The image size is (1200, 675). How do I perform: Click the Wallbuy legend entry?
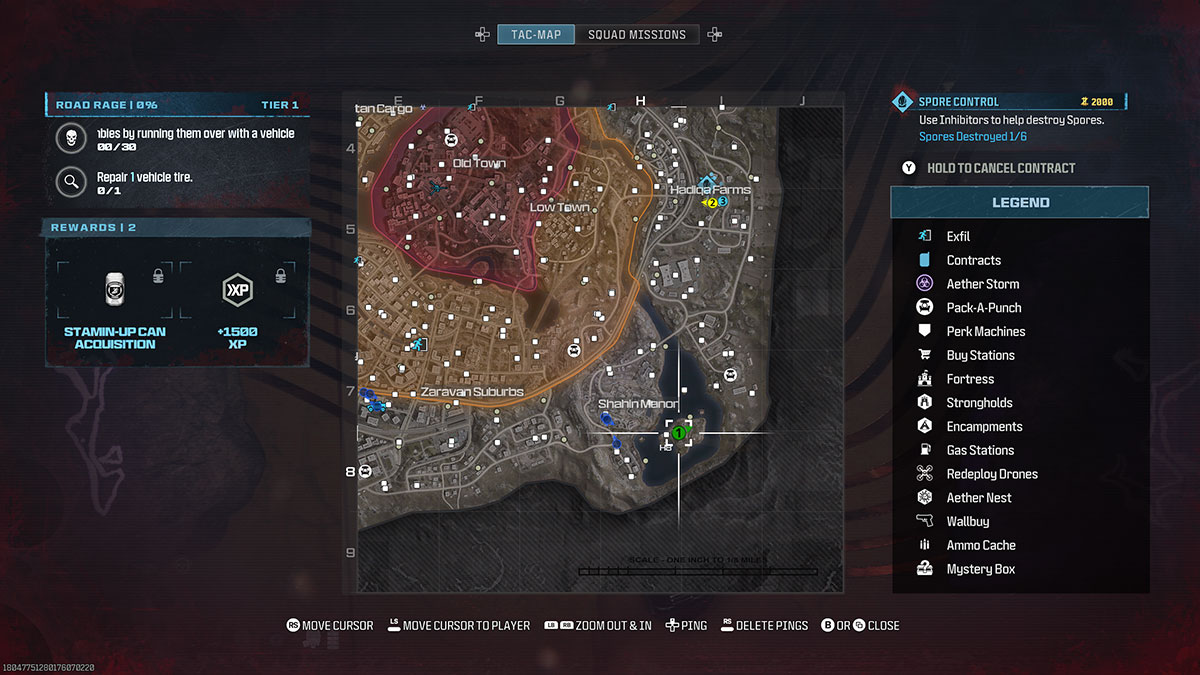tap(967, 522)
